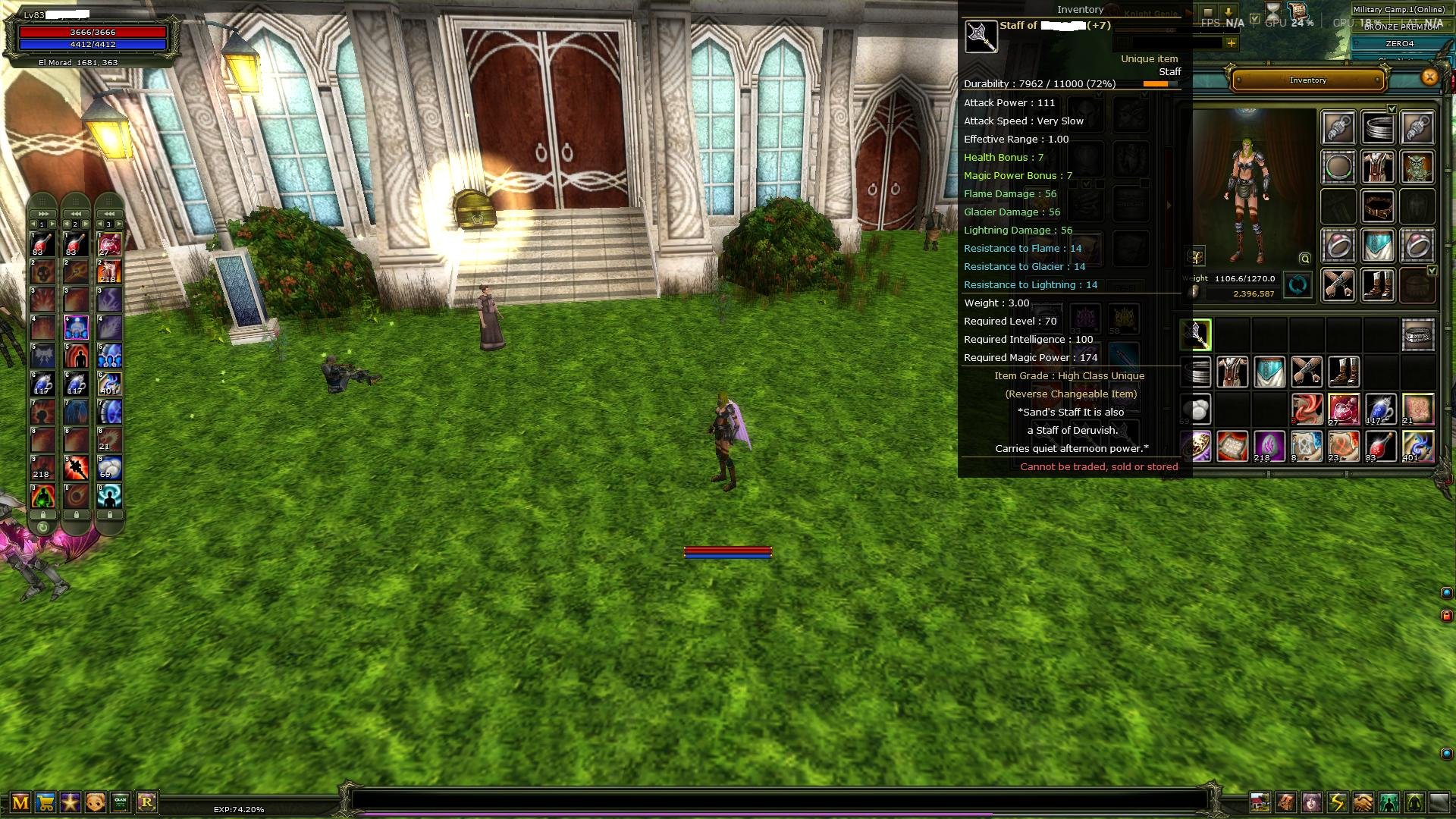Screen dimensions: 1456x819
Task: Toggle the checkmark on the lower-right equipment slot
Action: coord(1432,271)
